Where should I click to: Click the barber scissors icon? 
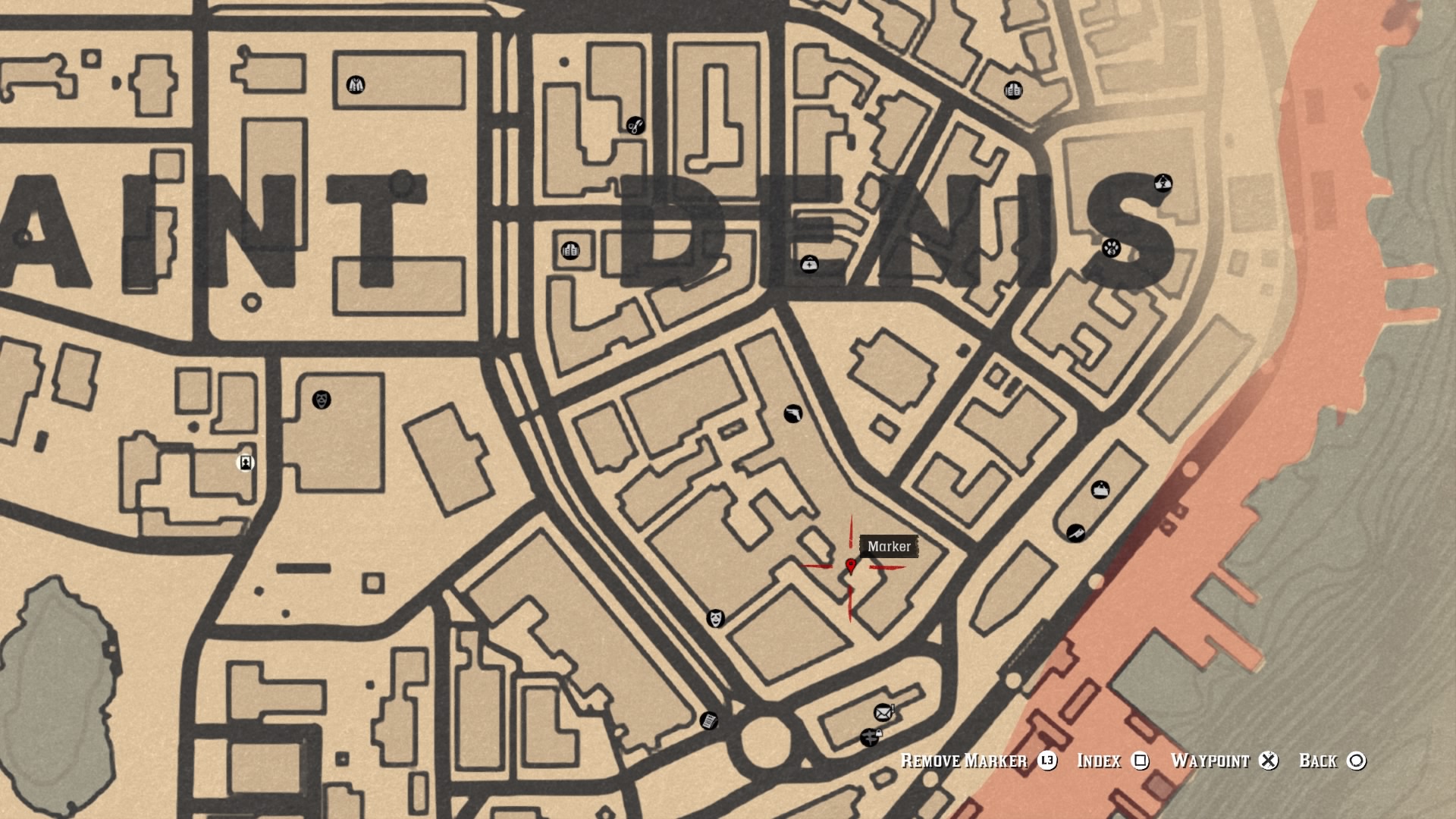pyautogui.click(x=635, y=126)
